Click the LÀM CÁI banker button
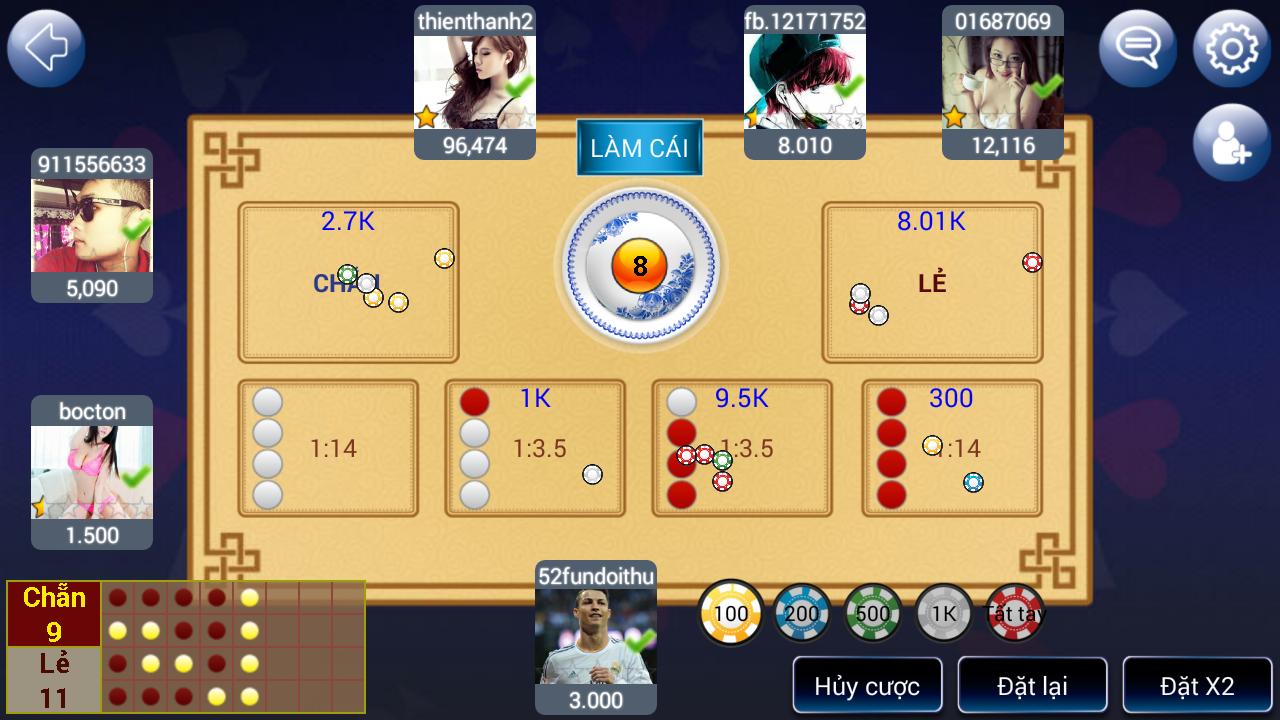Screen dimensions: 1280x720 (640, 146)
